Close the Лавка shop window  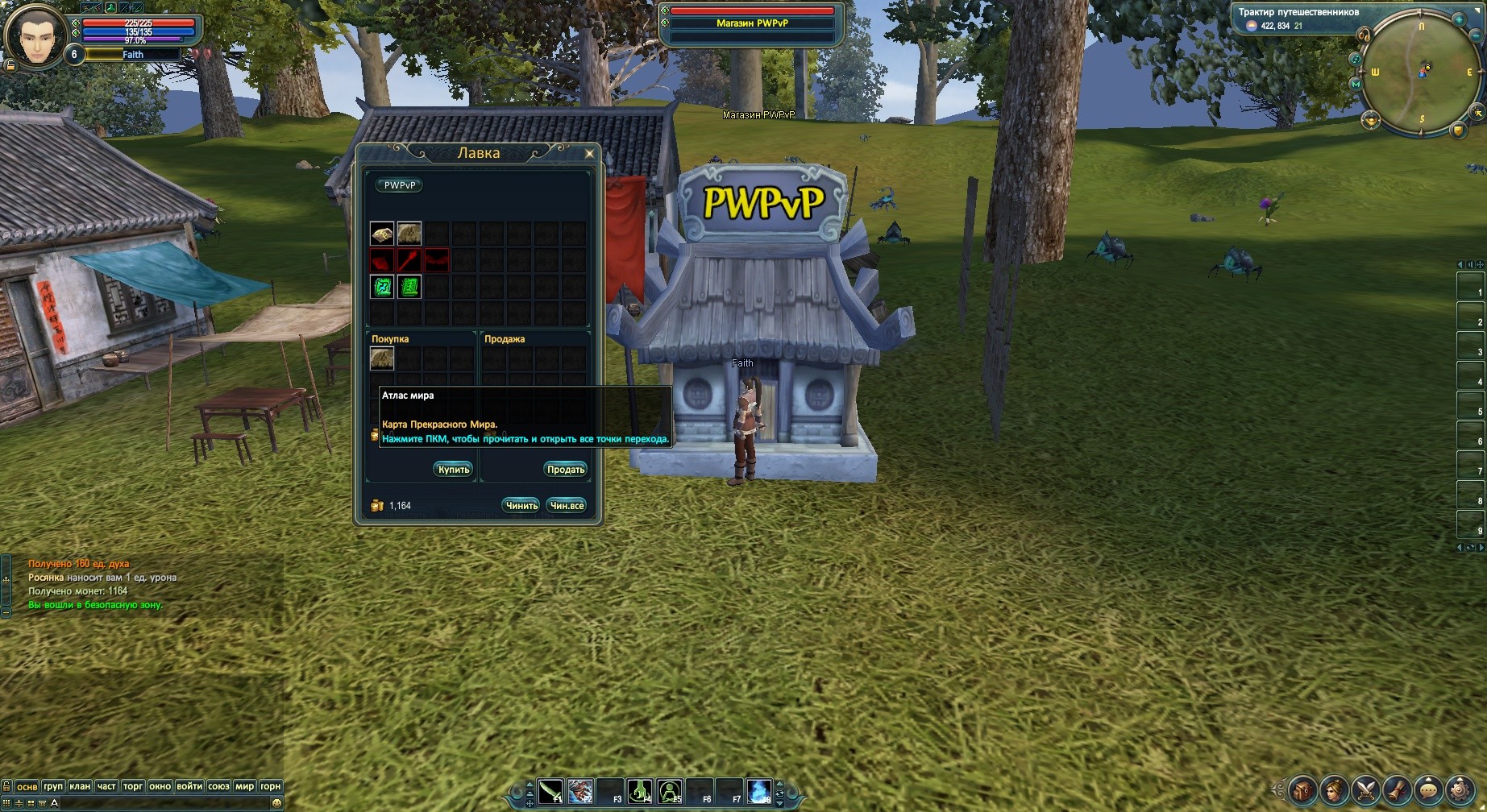(x=589, y=153)
